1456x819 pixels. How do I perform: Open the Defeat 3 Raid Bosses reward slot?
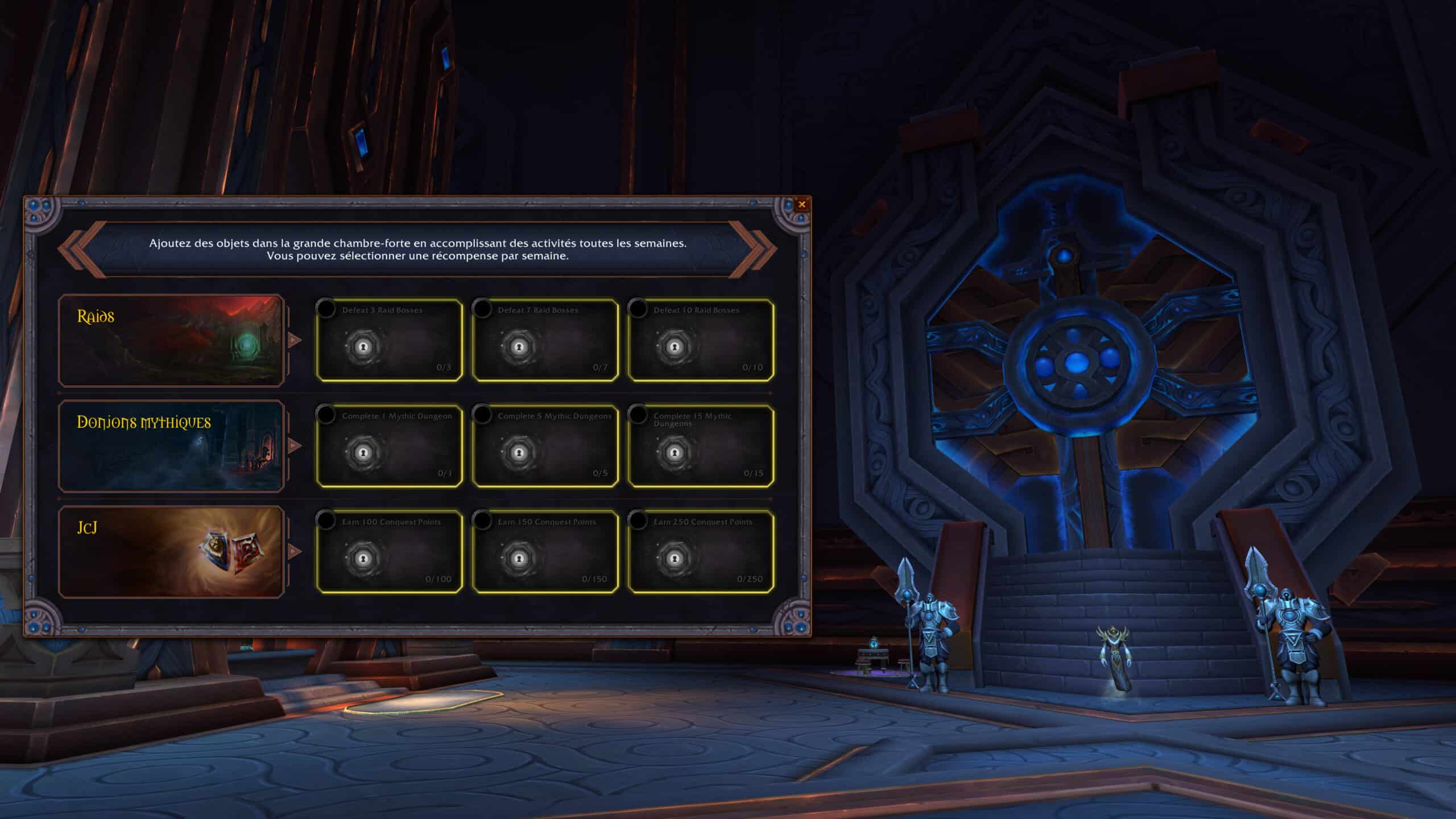pos(390,340)
